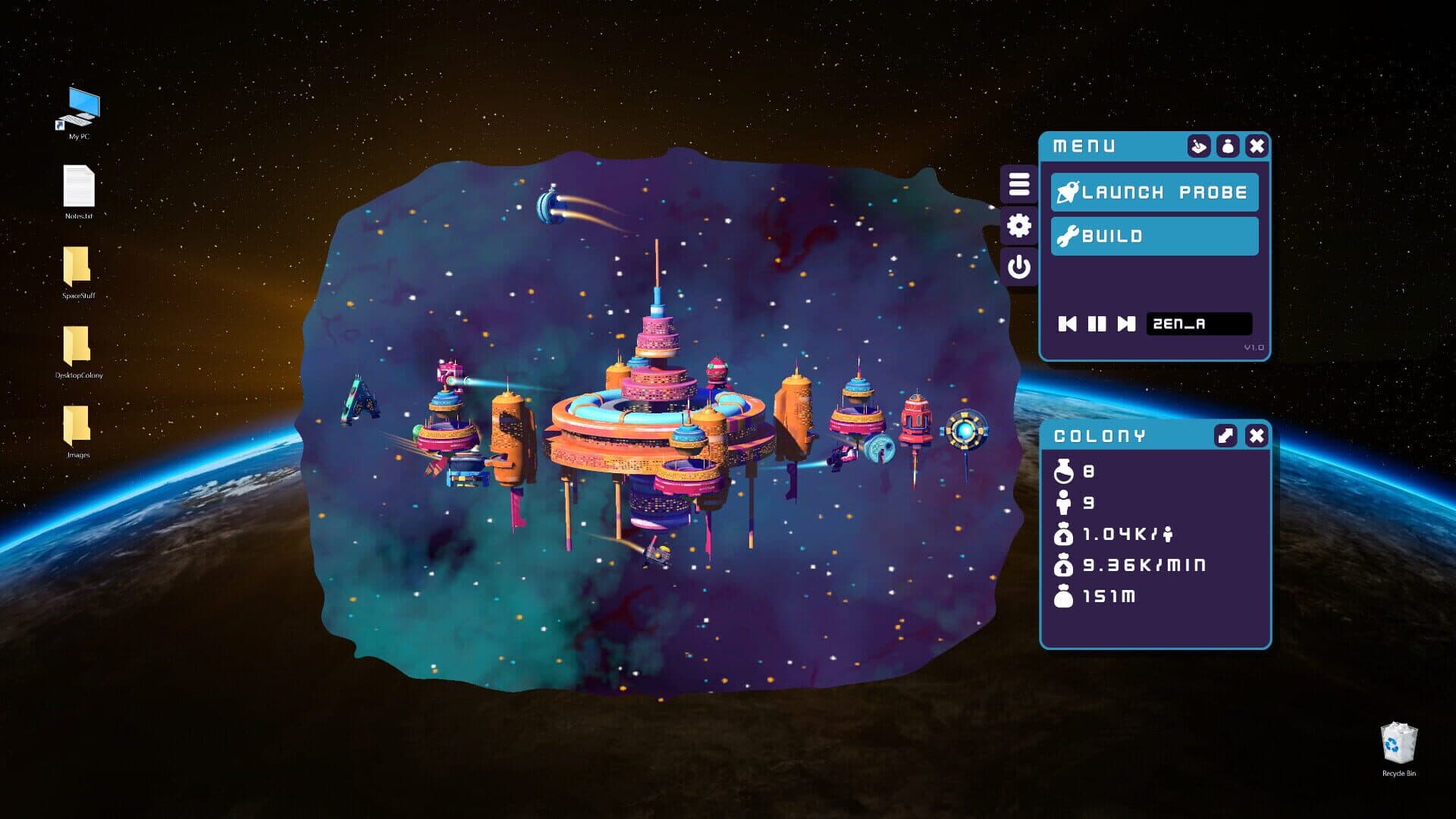The image size is (1456, 819).
Task: Select the Notes.txt desktop file
Action: pyautogui.click(x=79, y=188)
